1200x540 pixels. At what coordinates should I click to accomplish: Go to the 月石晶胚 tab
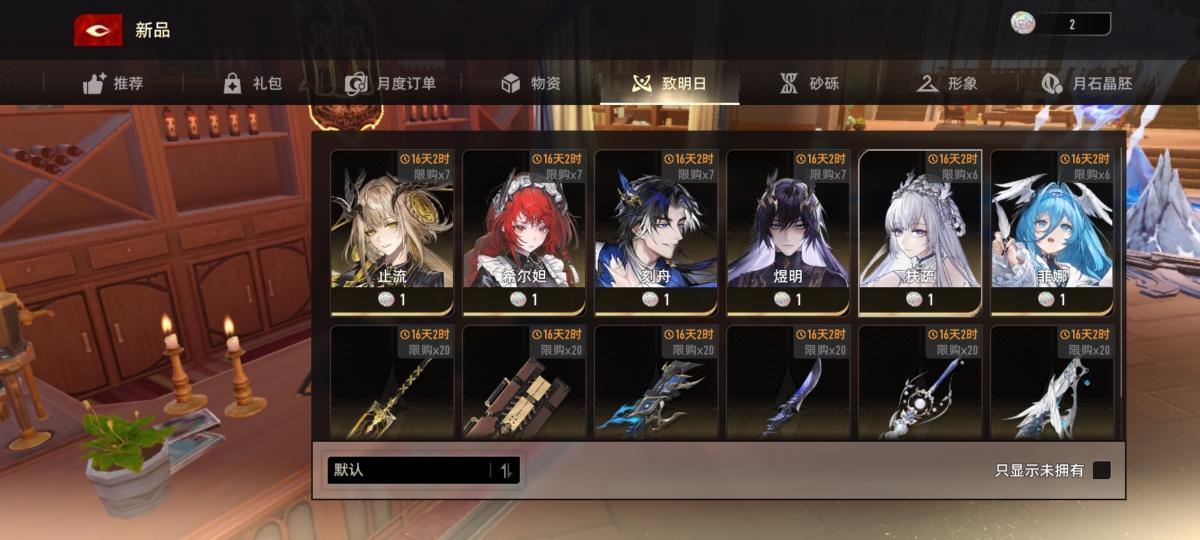(1086, 84)
